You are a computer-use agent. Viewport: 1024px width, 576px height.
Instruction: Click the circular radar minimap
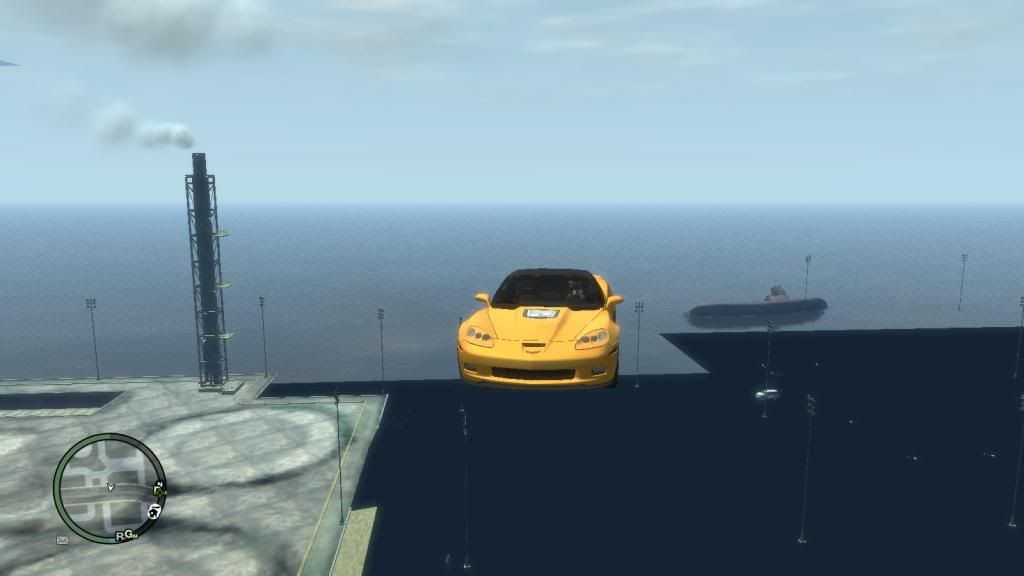pos(110,488)
